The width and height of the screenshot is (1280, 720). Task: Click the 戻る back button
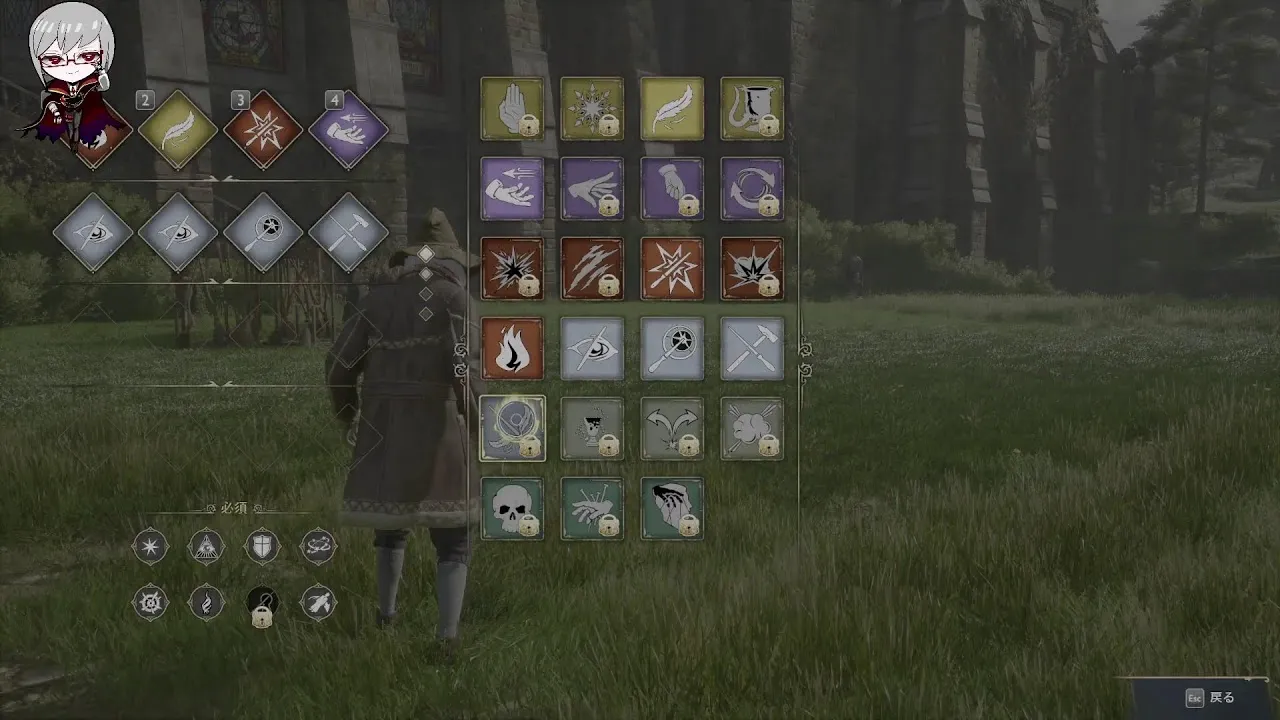tap(1210, 698)
